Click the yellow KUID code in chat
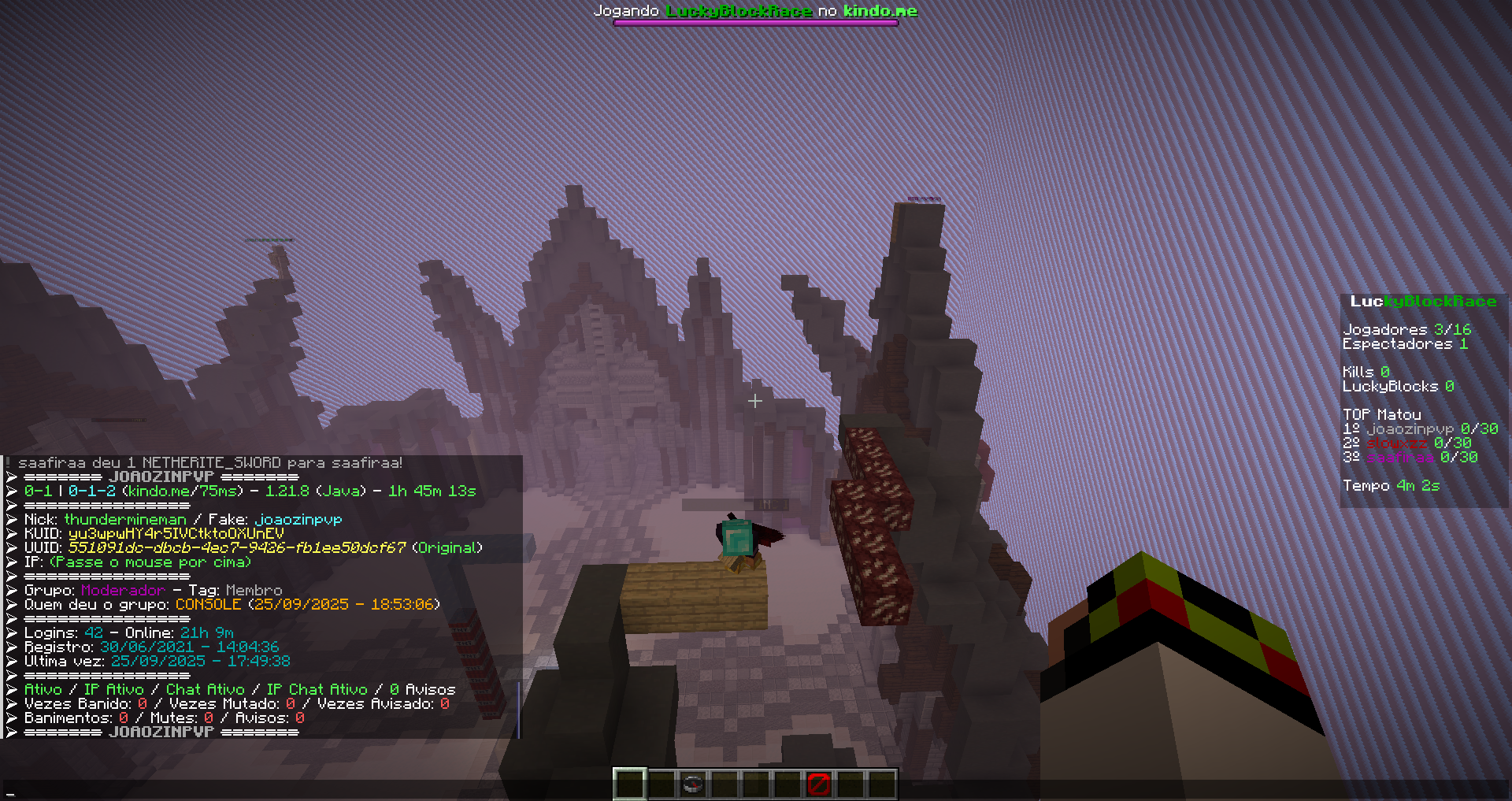The height and width of the screenshot is (801, 1512). coord(176,533)
